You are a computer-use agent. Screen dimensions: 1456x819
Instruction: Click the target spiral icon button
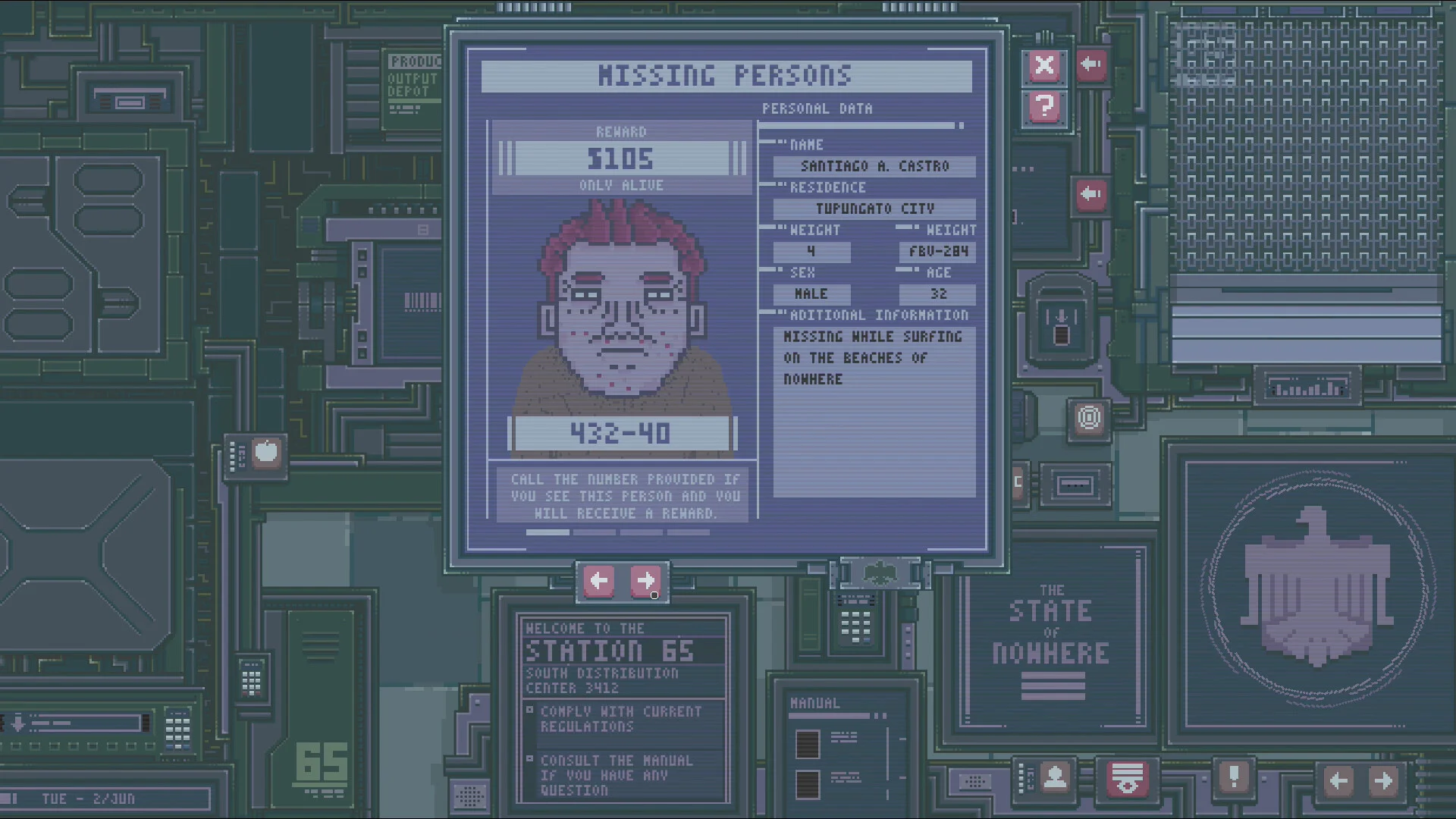[1089, 418]
